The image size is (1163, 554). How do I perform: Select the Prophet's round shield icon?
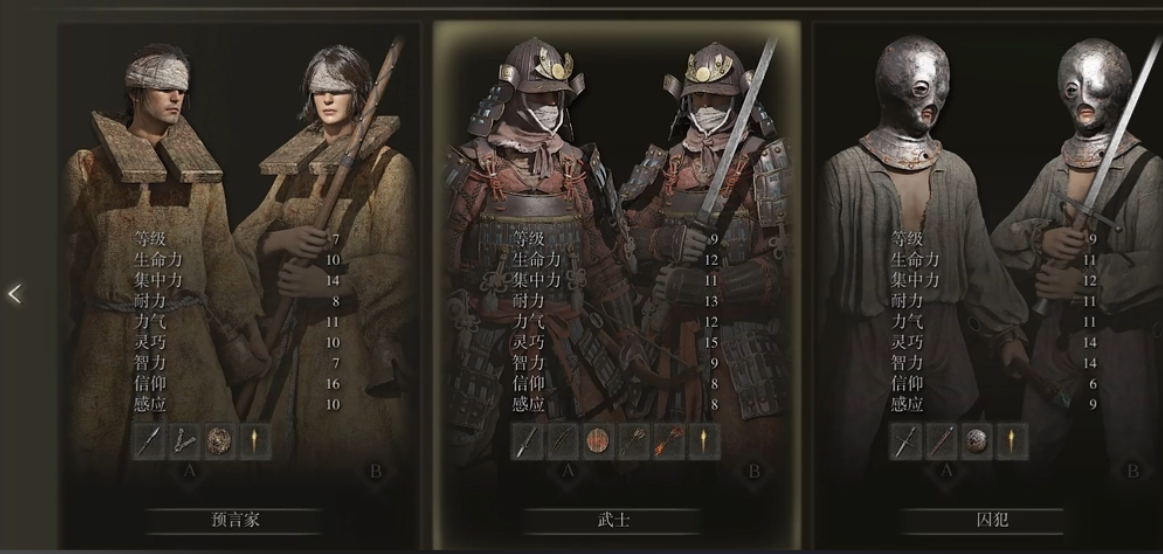(x=219, y=441)
